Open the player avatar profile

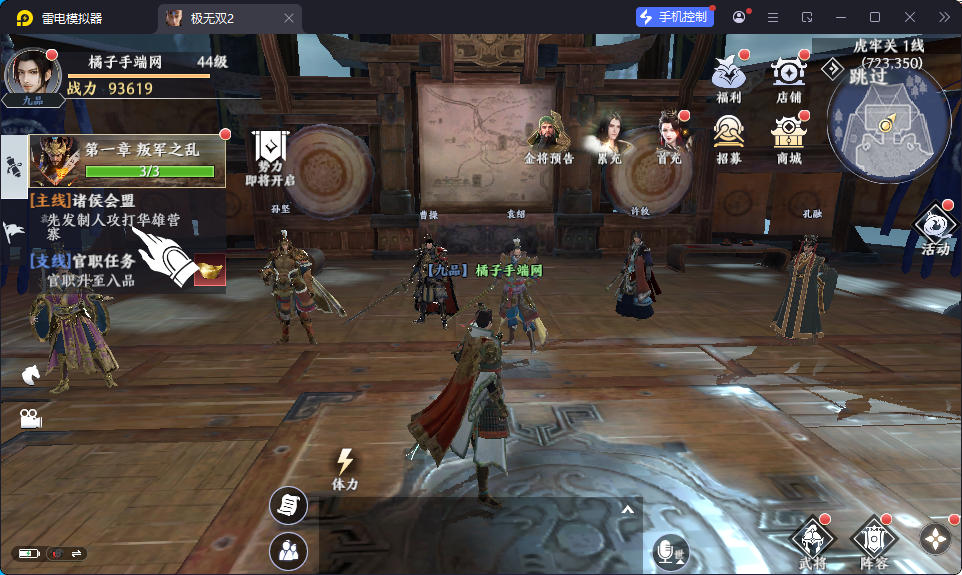[x=33, y=75]
